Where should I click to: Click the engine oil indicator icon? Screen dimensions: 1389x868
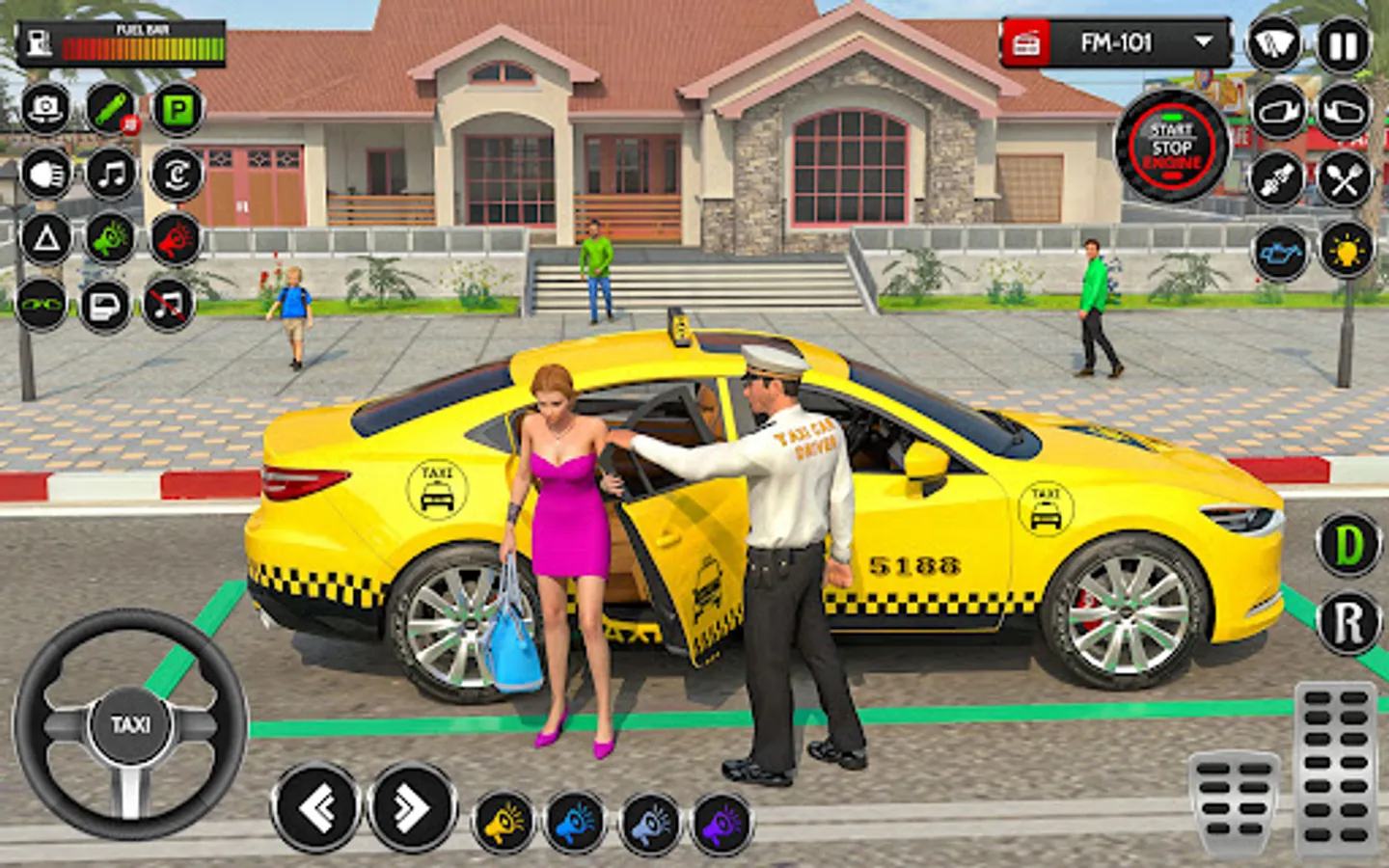pyautogui.click(x=1277, y=253)
